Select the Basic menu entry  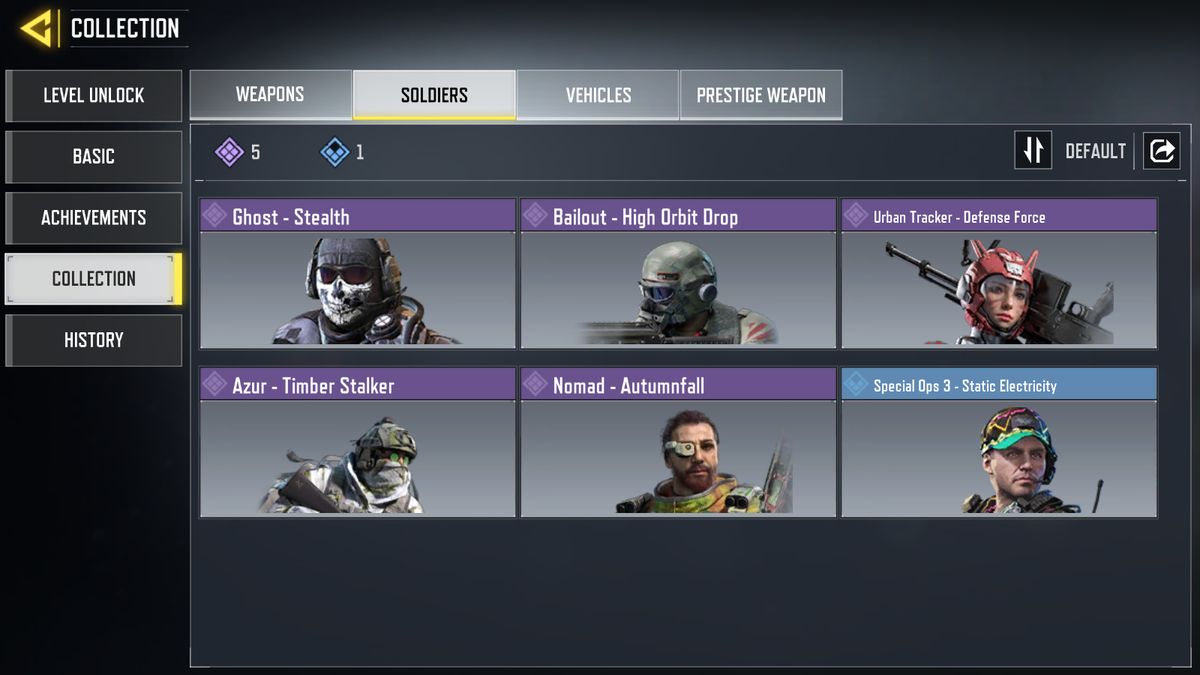click(x=93, y=157)
